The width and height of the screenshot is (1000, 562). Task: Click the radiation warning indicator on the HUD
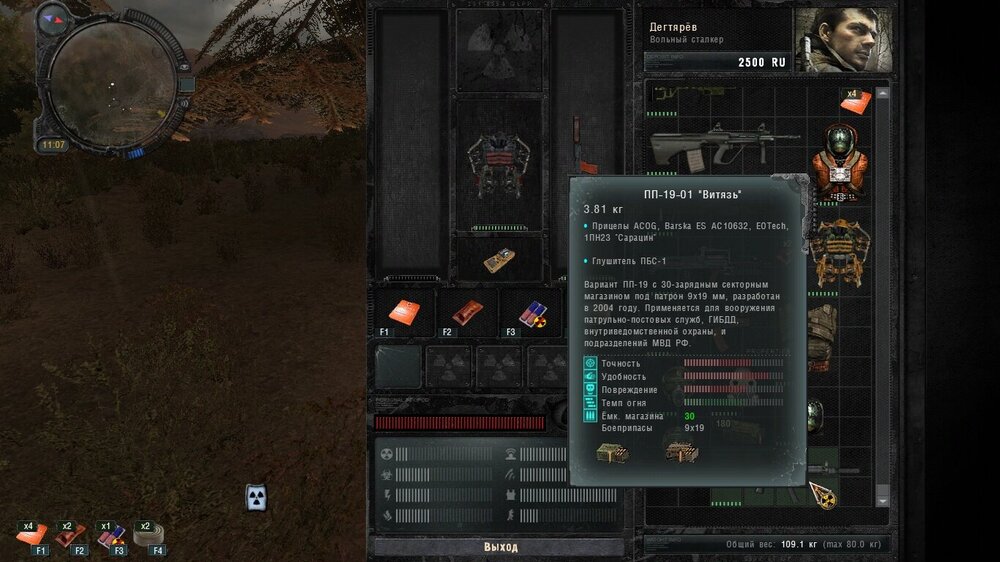pyautogui.click(x=256, y=497)
